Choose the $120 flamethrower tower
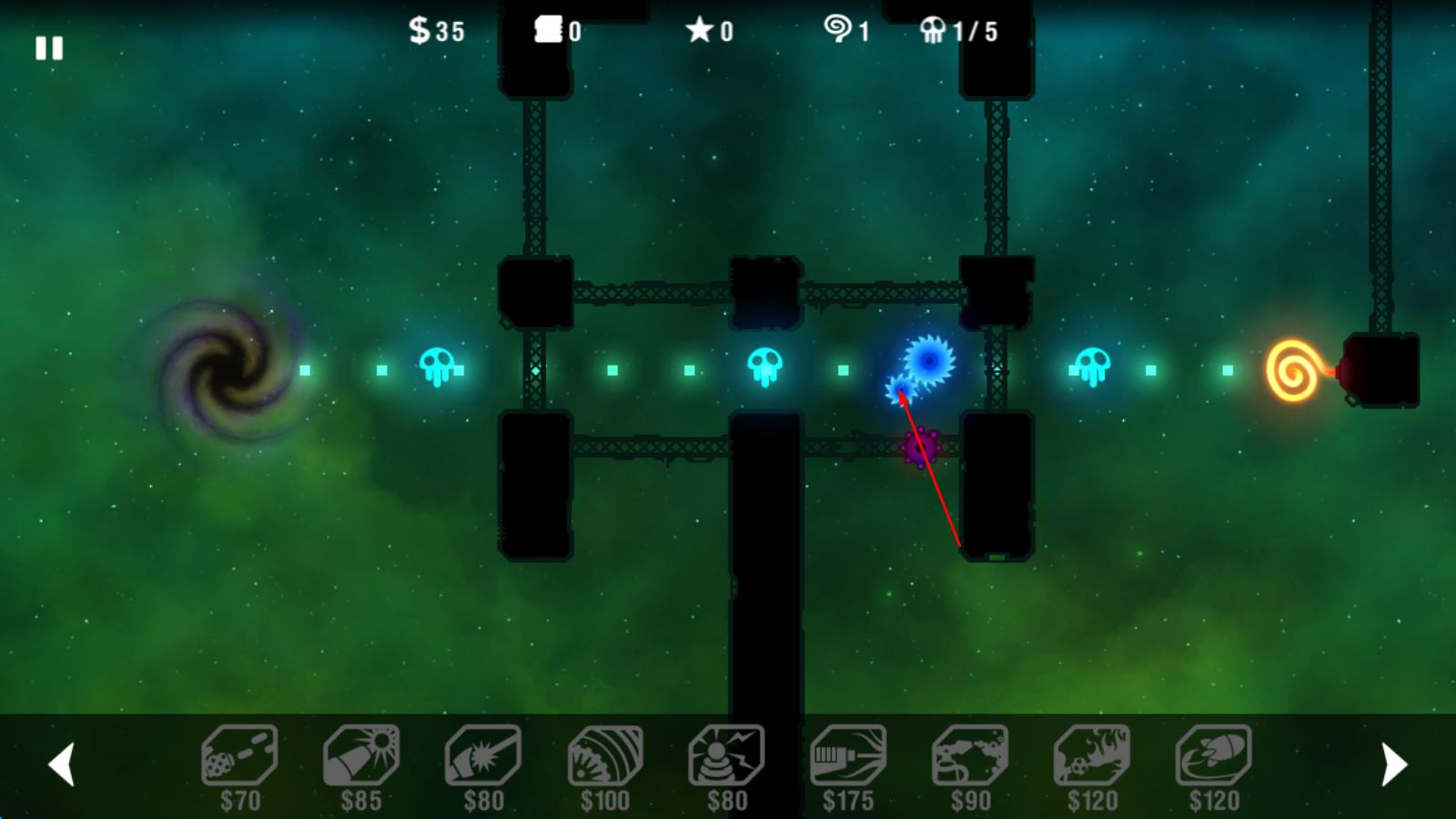 (1092, 756)
